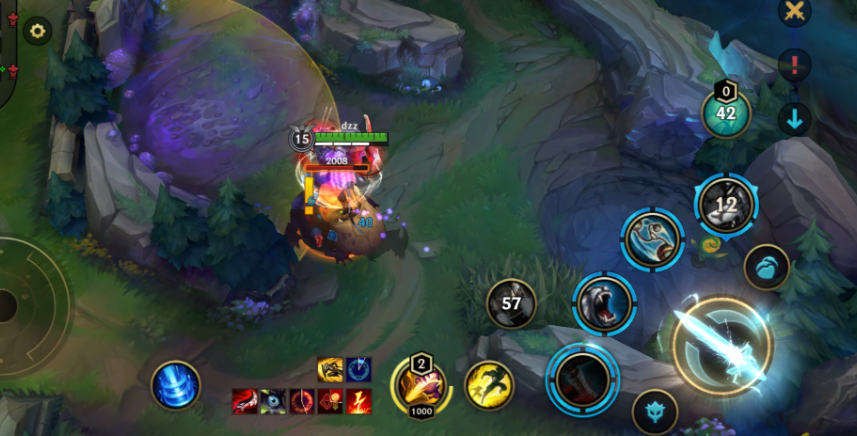857x436 pixels.
Task: Tap the minion-targeting button below attack
Action: (x=655, y=411)
